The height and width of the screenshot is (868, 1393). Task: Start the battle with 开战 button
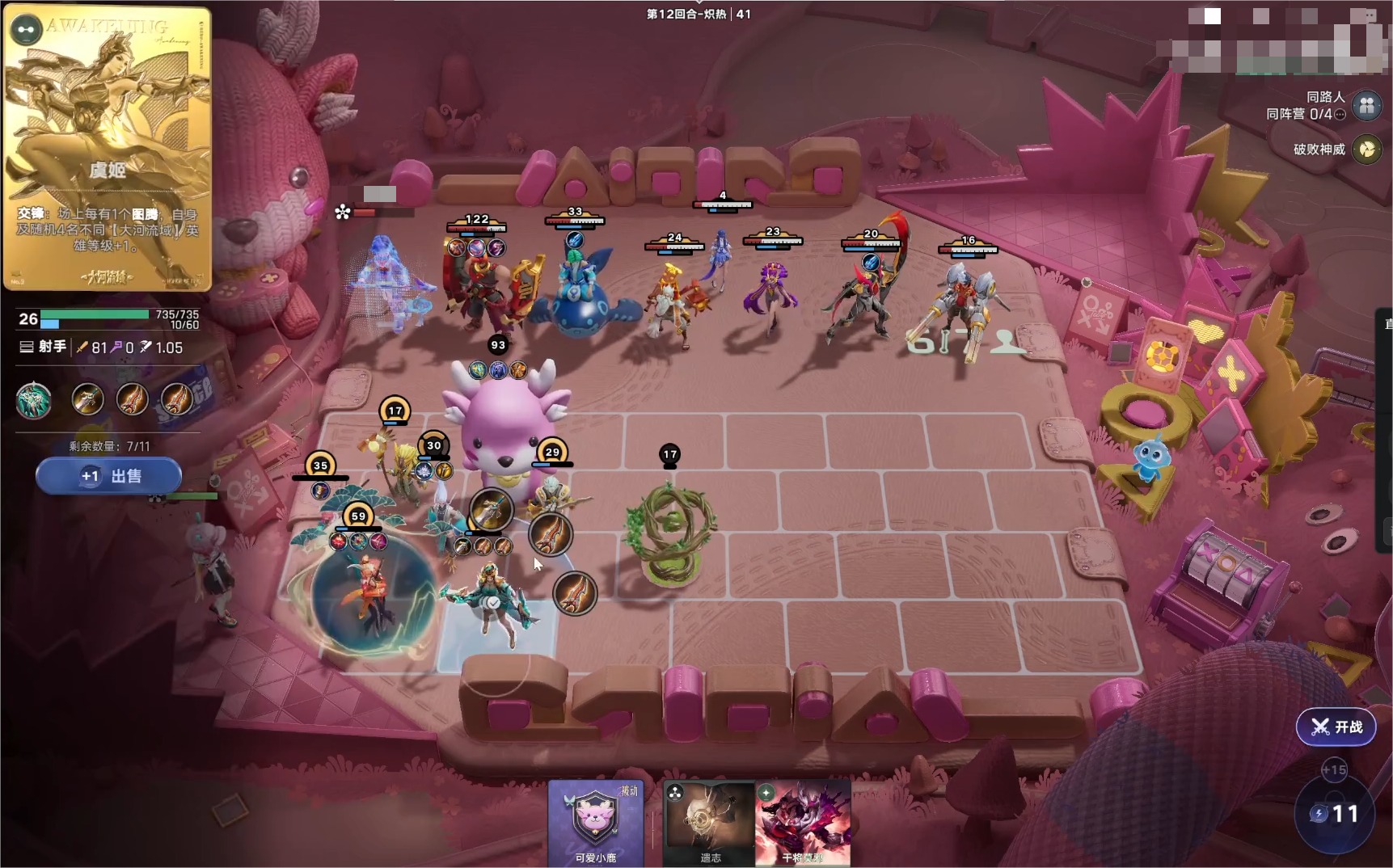(x=1336, y=727)
